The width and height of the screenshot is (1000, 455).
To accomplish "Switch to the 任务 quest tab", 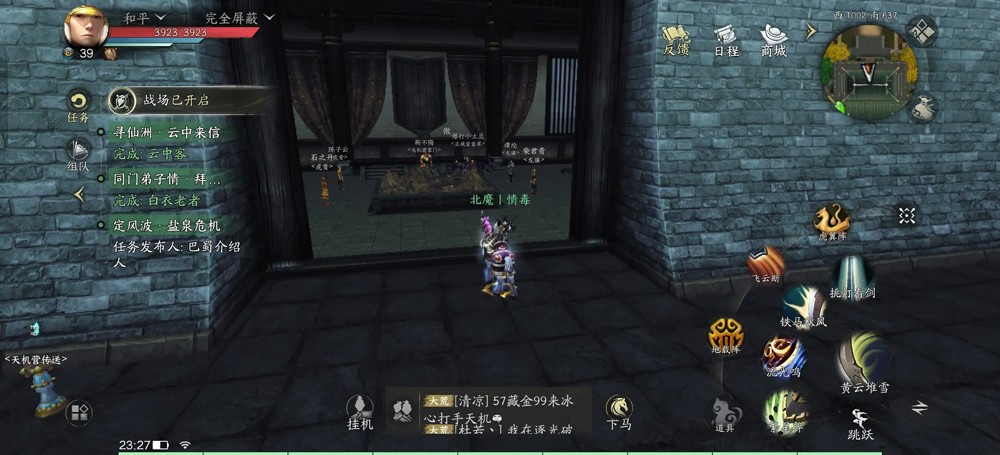I will tap(78, 105).
